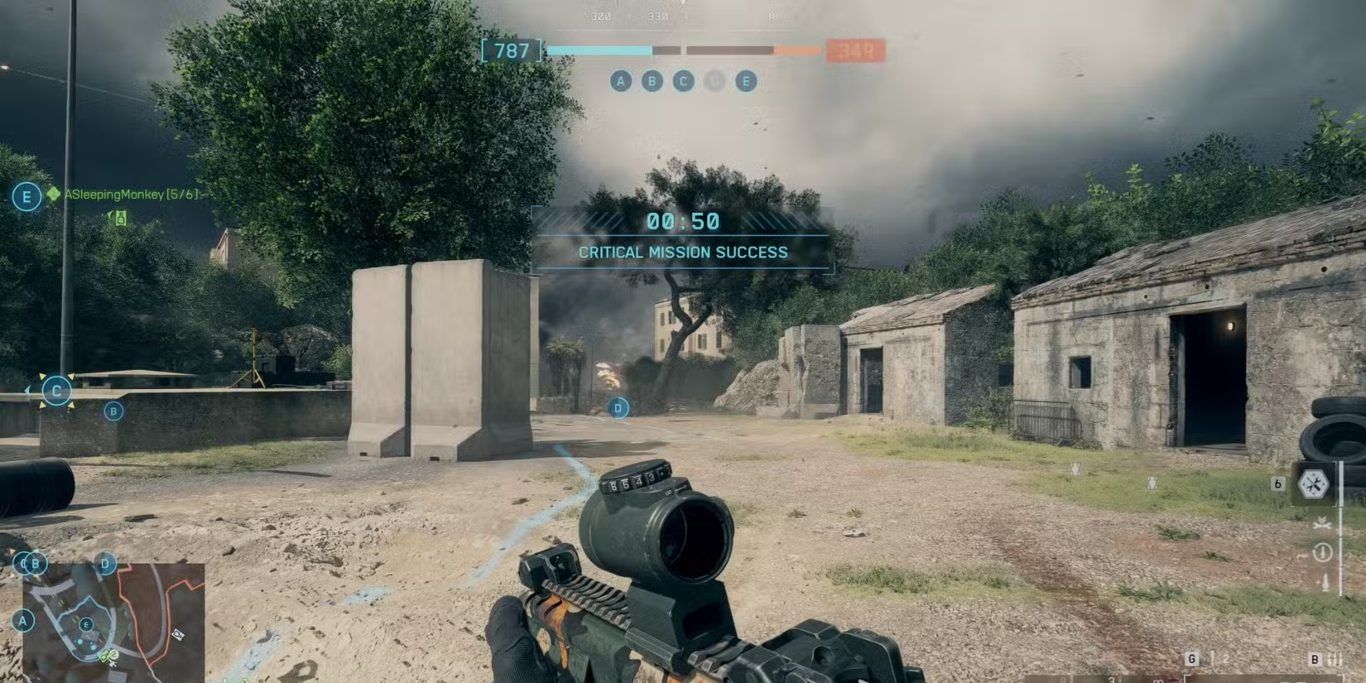Select objective C in the top capture row
Screen dimensions: 1366x683
683,81
